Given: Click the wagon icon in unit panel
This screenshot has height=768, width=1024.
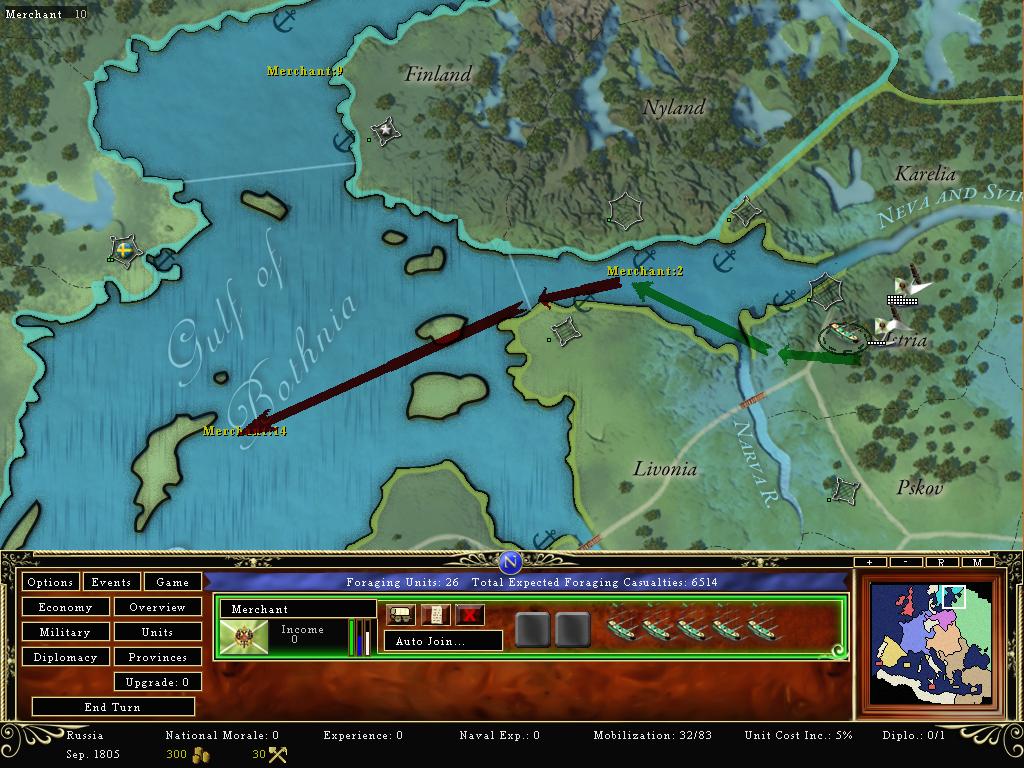Looking at the screenshot, I should [401, 615].
